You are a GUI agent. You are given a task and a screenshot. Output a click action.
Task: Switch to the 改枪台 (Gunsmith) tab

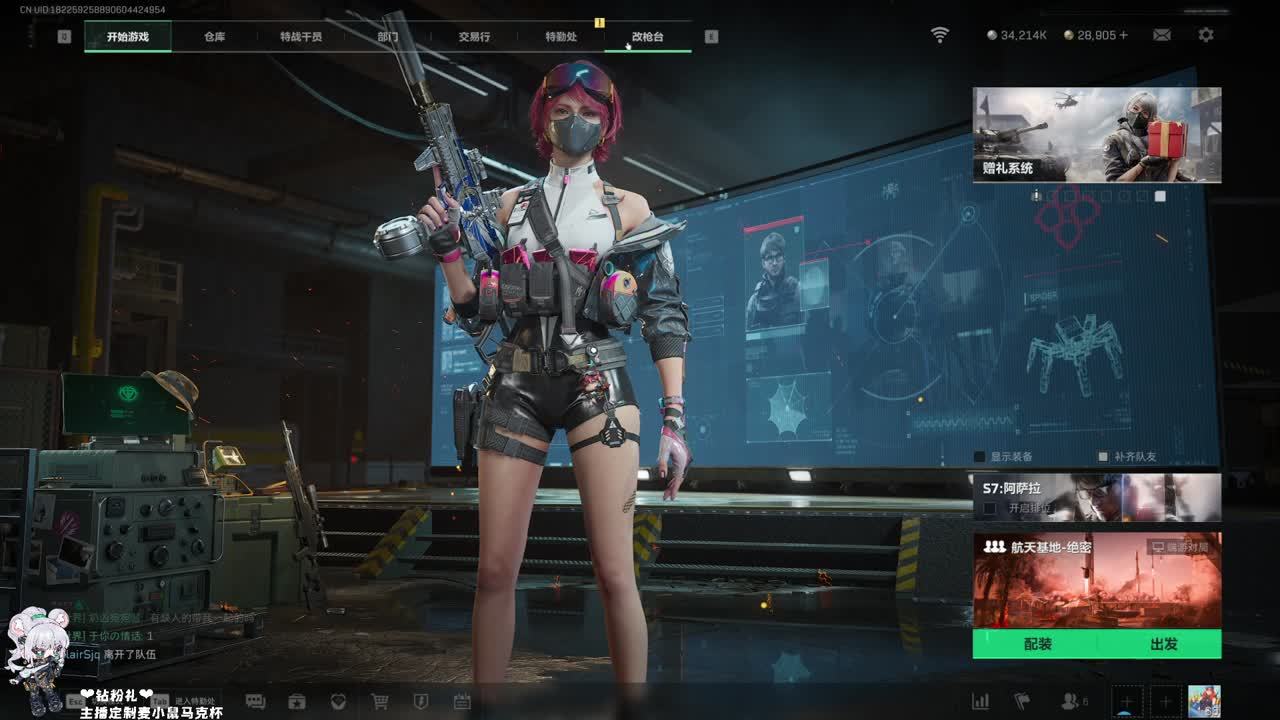(647, 37)
